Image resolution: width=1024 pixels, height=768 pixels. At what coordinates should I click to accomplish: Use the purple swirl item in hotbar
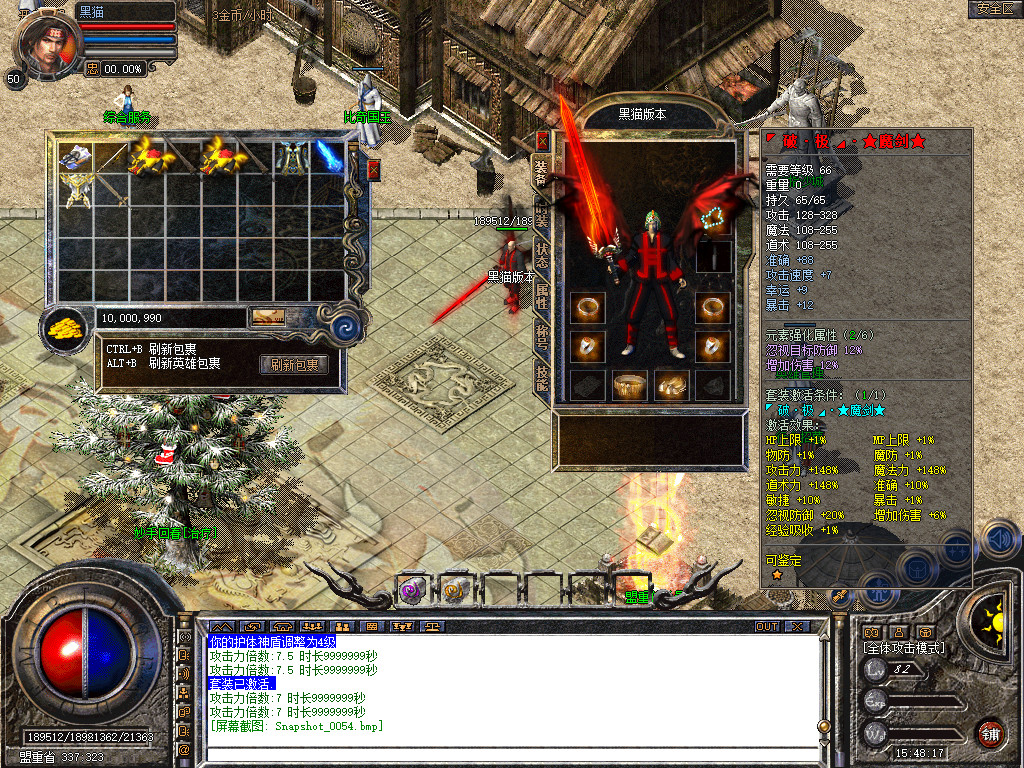(x=412, y=590)
